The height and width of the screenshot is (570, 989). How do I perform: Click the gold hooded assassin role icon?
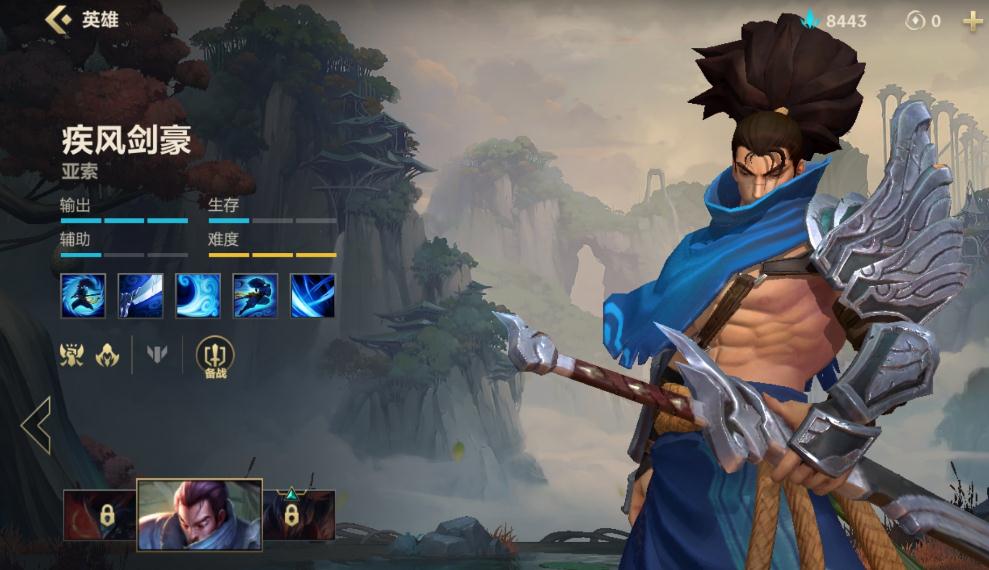(107, 354)
